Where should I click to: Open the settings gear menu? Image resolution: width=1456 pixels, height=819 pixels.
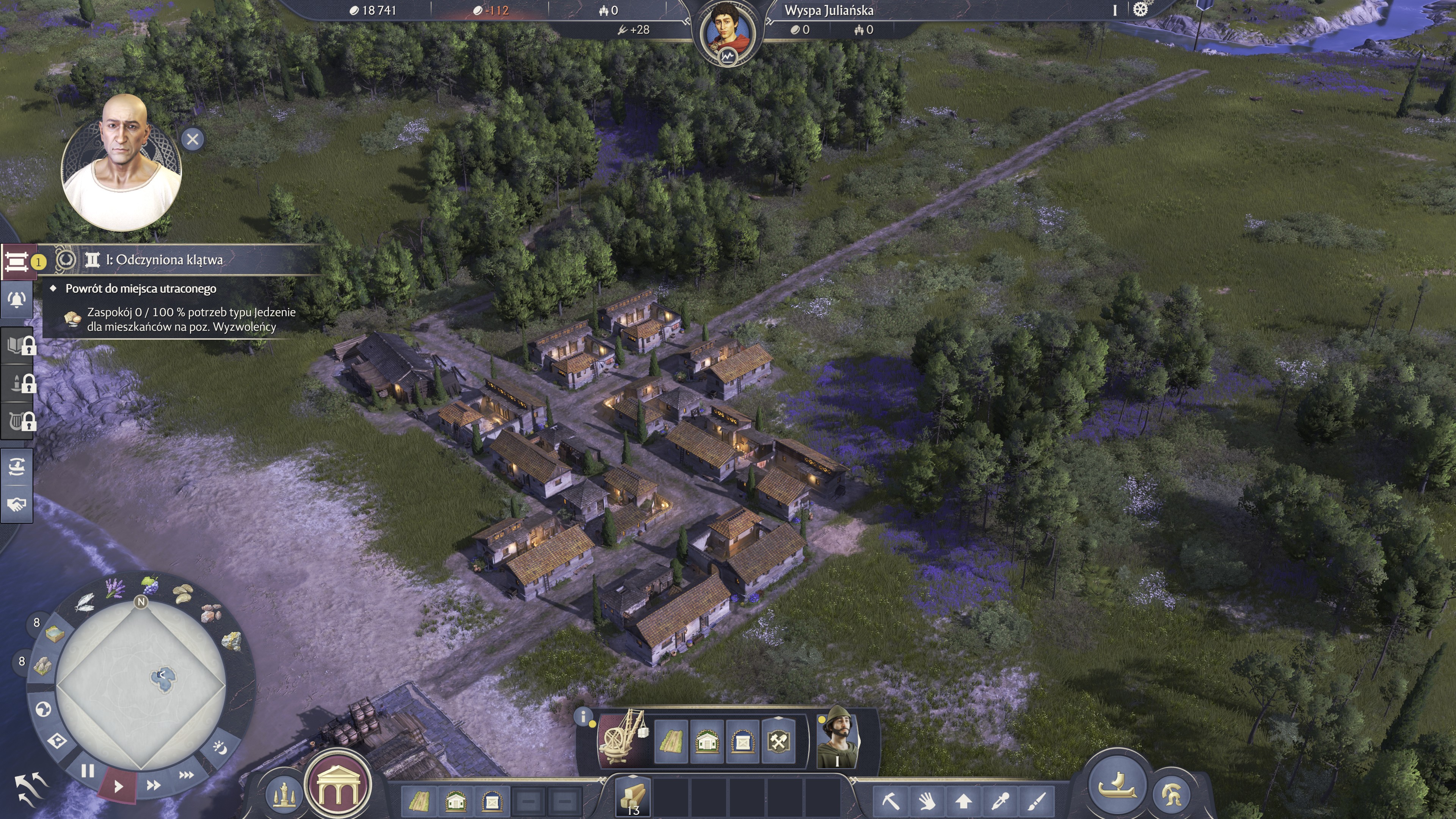coord(1140,9)
